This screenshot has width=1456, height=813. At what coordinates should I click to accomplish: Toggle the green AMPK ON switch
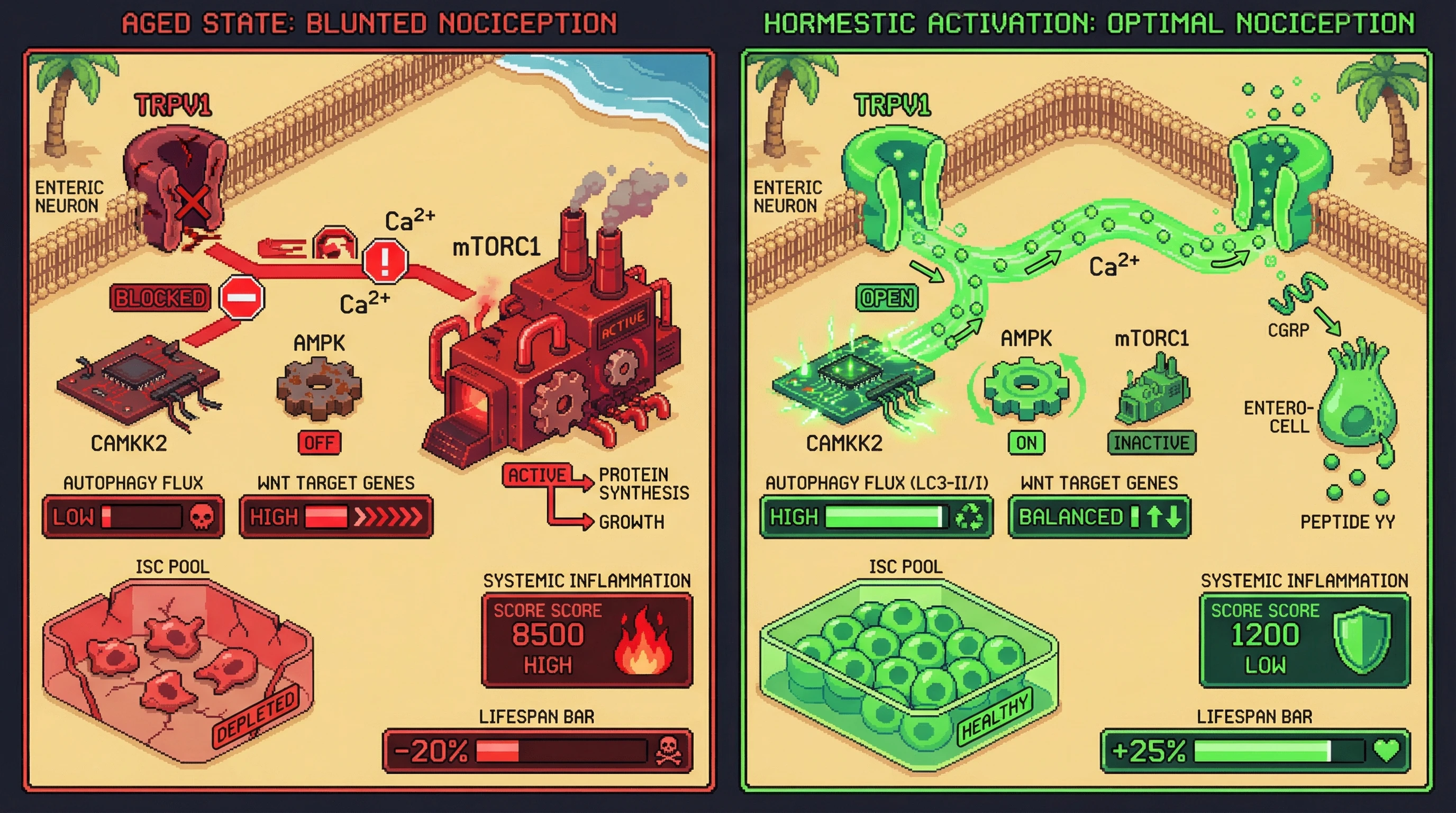pos(1026,442)
